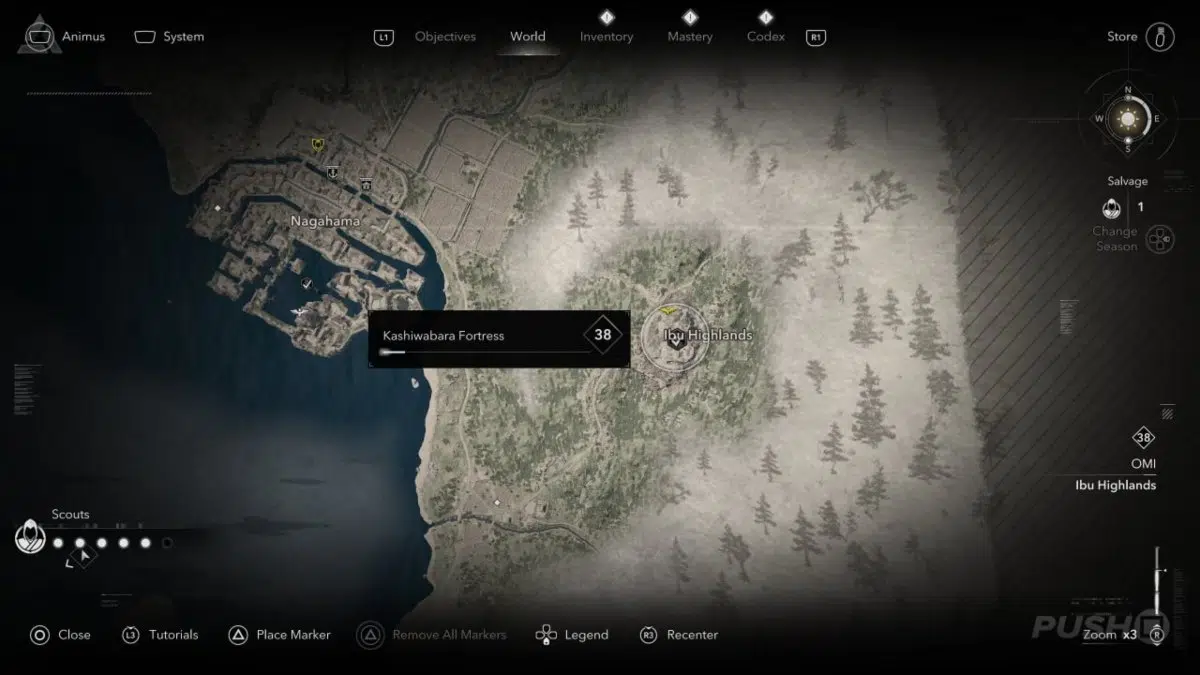Select the yellow quest marker above Nagahama
Image resolution: width=1200 pixels, height=675 pixels.
pyautogui.click(x=318, y=145)
